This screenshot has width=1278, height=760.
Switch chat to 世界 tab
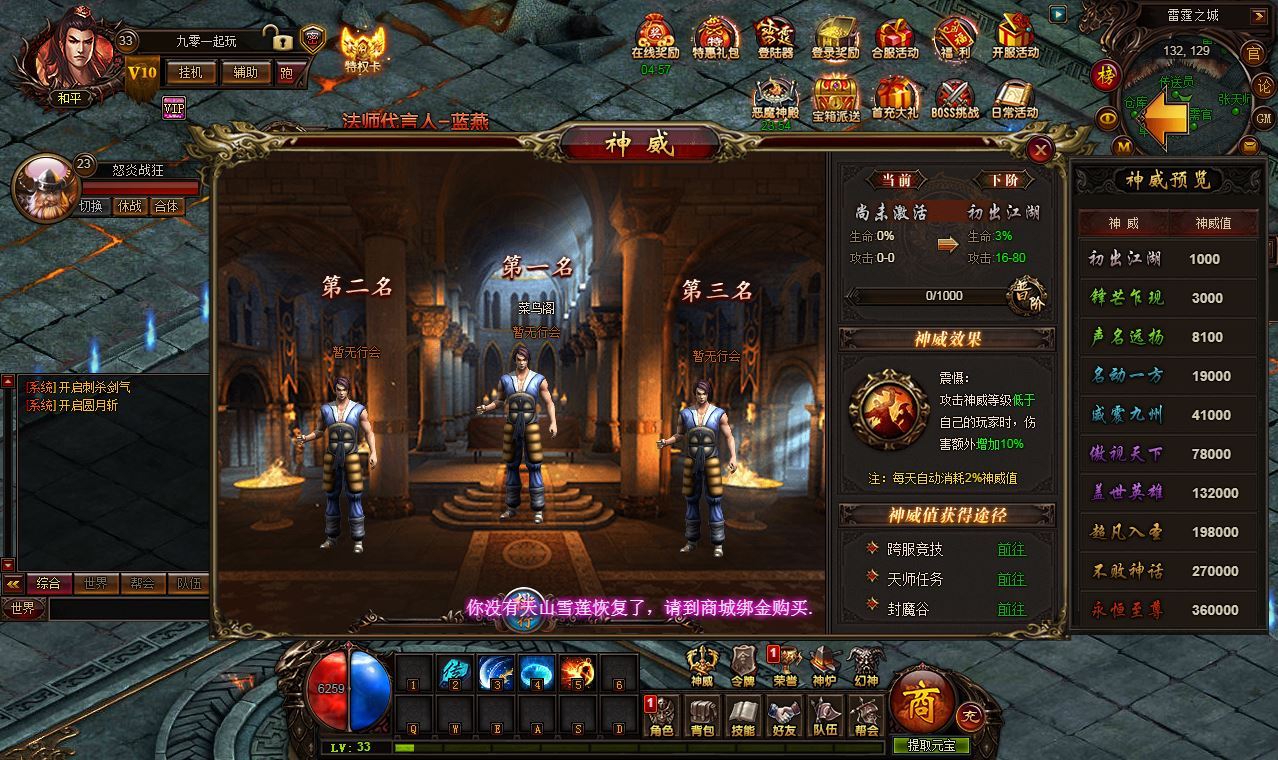tap(96, 583)
